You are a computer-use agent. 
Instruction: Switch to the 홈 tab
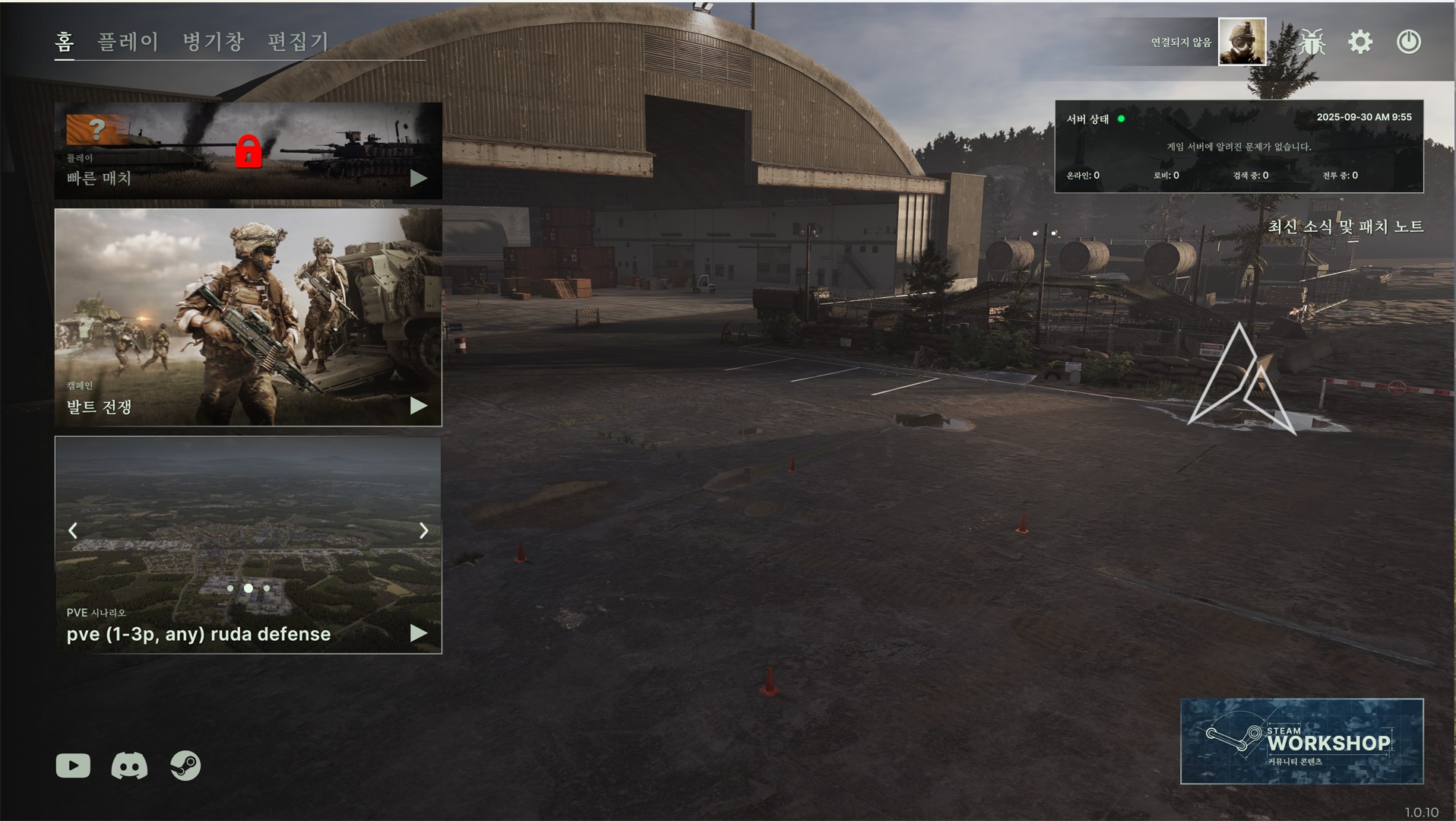point(65,41)
